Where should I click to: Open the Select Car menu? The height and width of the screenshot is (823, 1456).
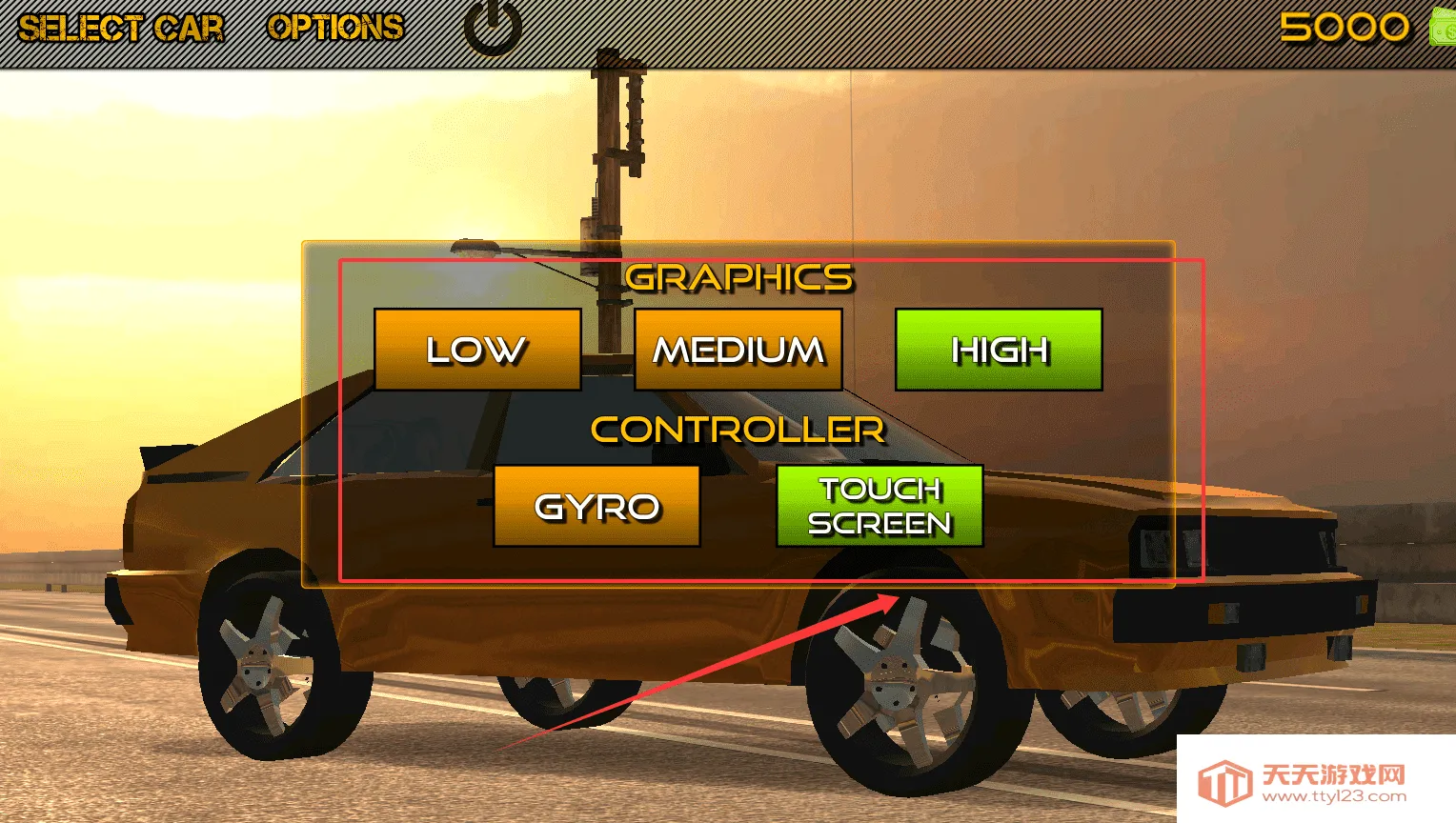click(121, 29)
